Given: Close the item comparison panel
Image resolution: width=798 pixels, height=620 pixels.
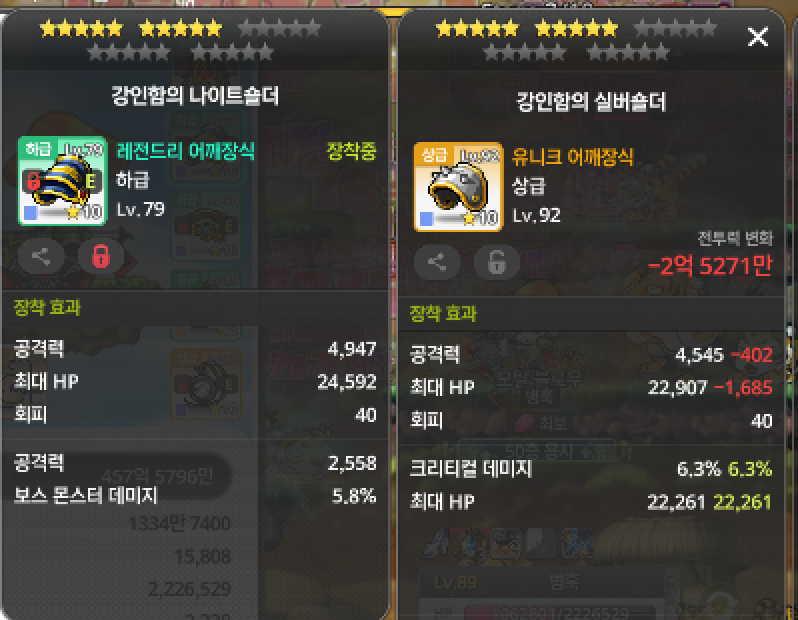Looking at the screenshot, I should 758,38.
